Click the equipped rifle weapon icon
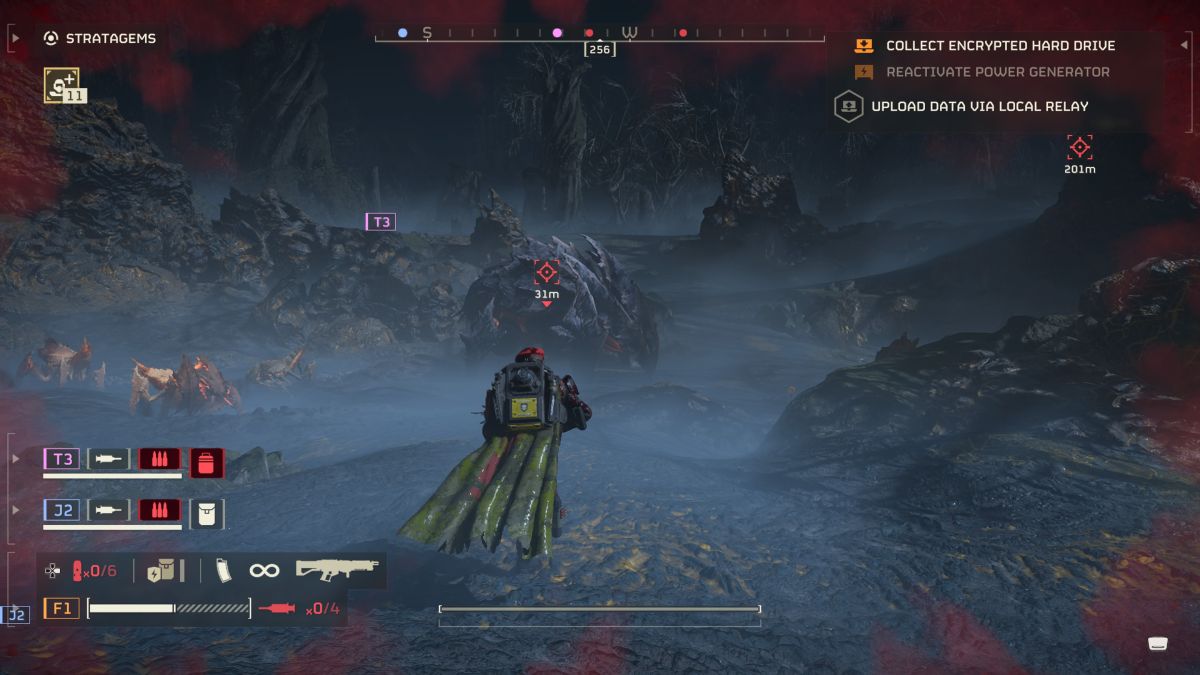1200x675 pixels. point(337,569)
